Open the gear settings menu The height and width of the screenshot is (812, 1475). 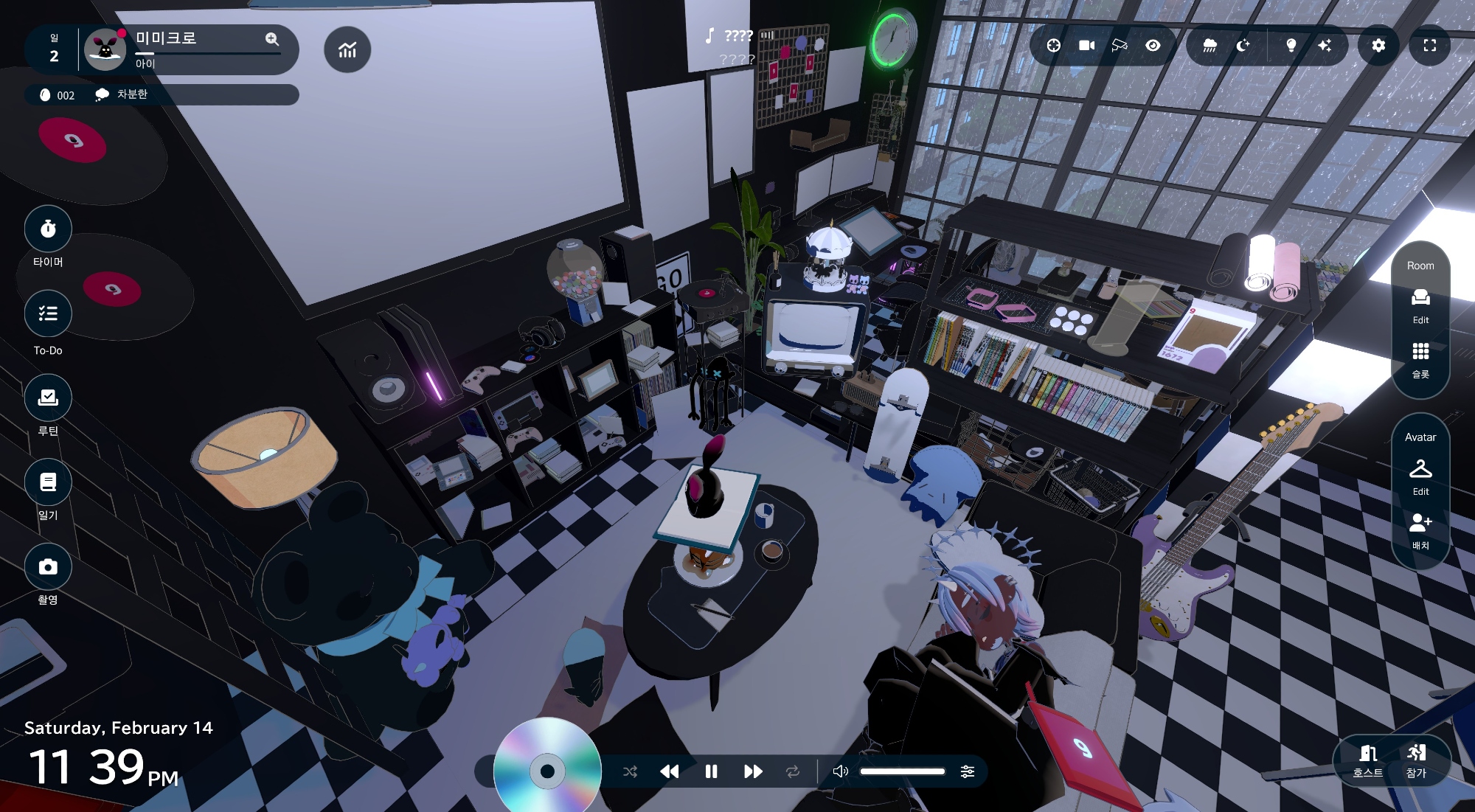point(1378,46)
